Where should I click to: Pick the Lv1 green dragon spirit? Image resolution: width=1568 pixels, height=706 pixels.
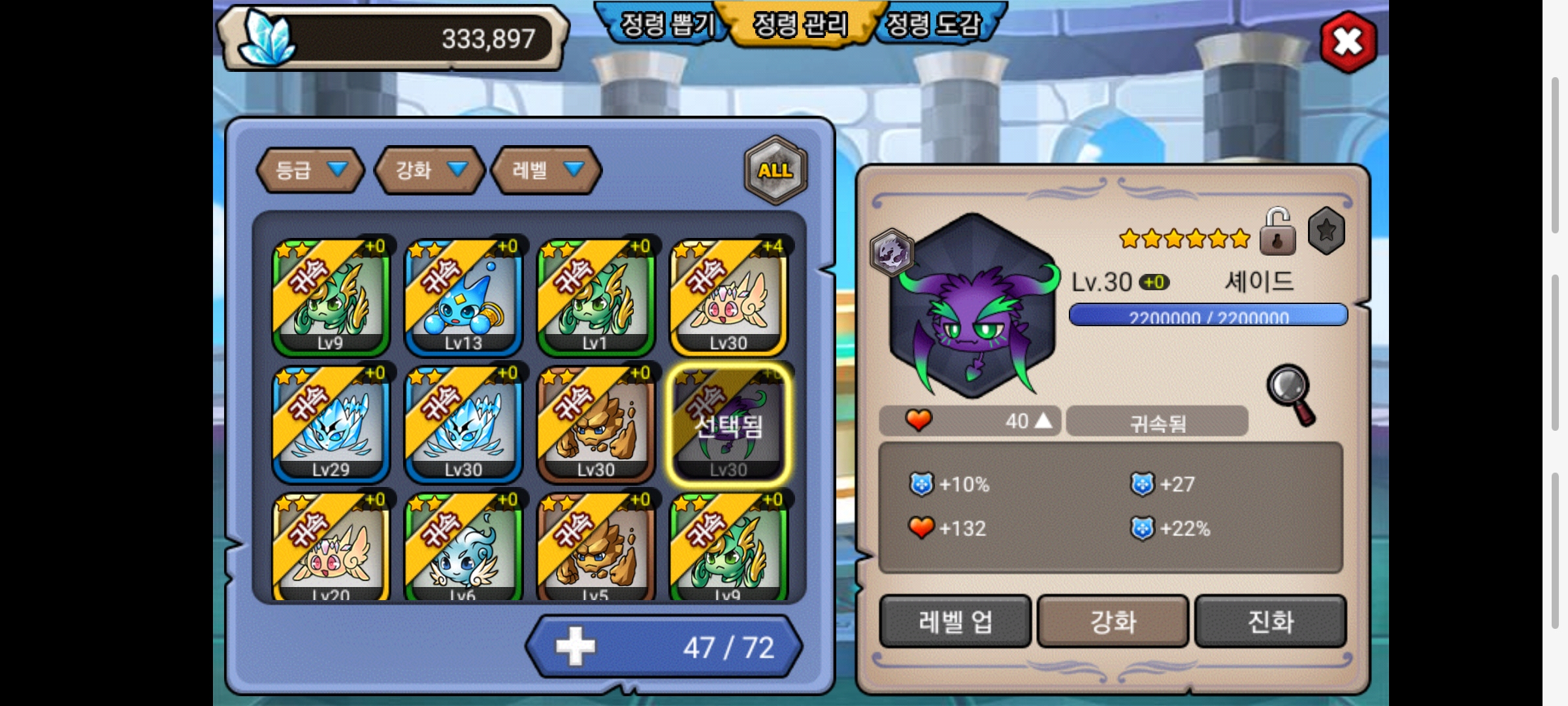(x=596, y=297)
